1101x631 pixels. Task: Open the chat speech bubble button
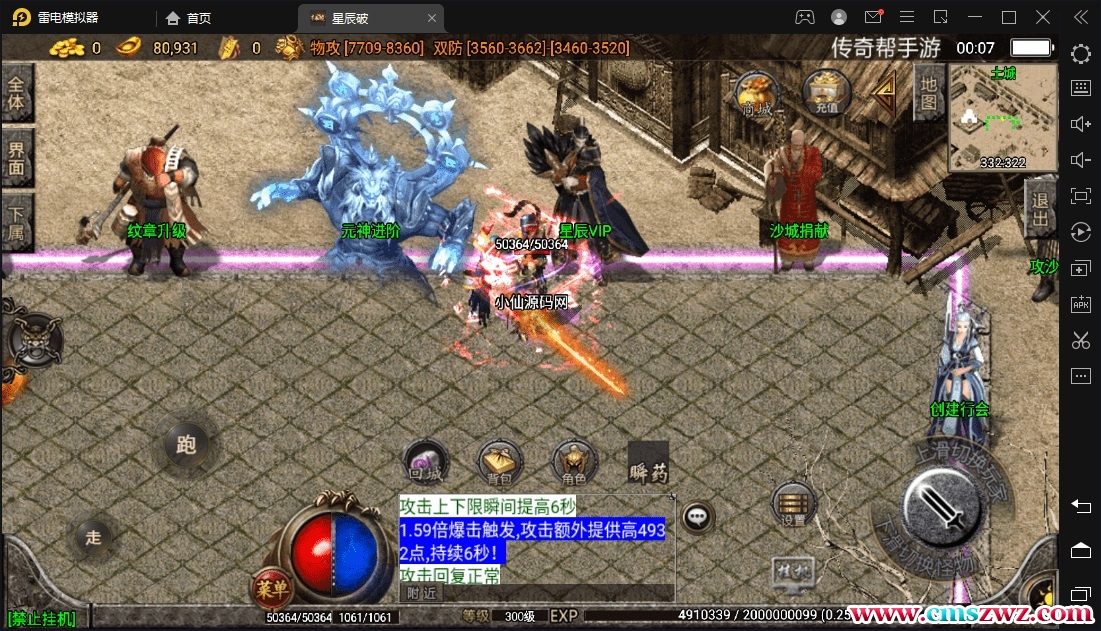pos(698,517)
